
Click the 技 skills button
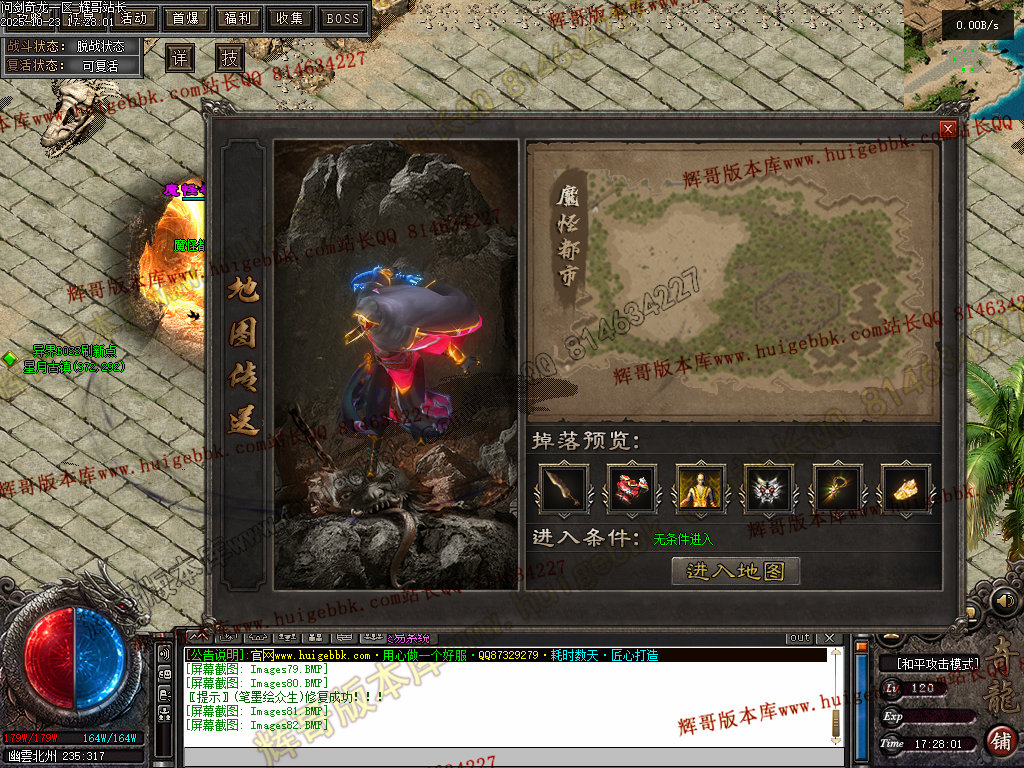[x=230, y=57]
